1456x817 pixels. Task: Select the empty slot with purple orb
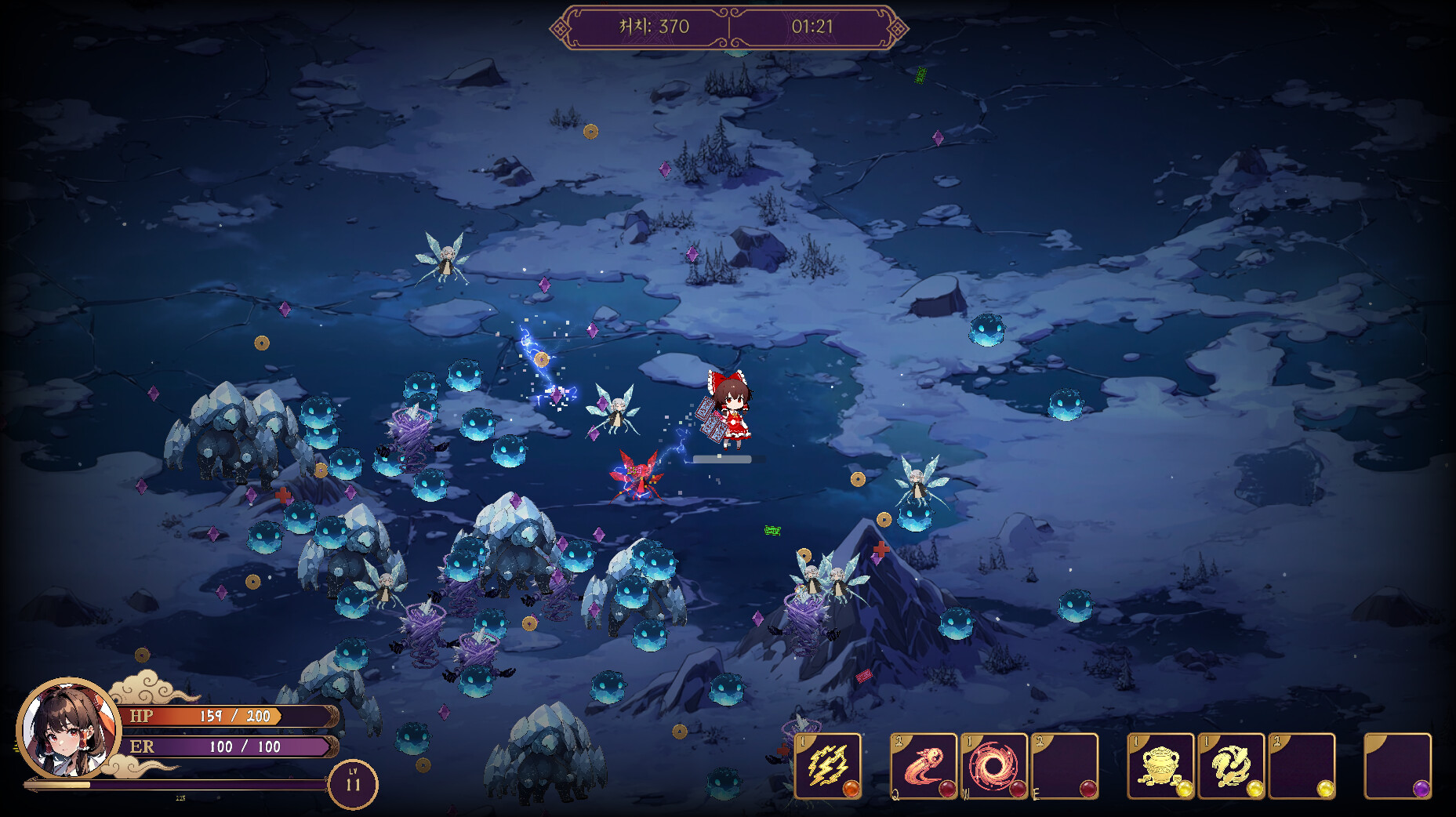point(1397,765)
